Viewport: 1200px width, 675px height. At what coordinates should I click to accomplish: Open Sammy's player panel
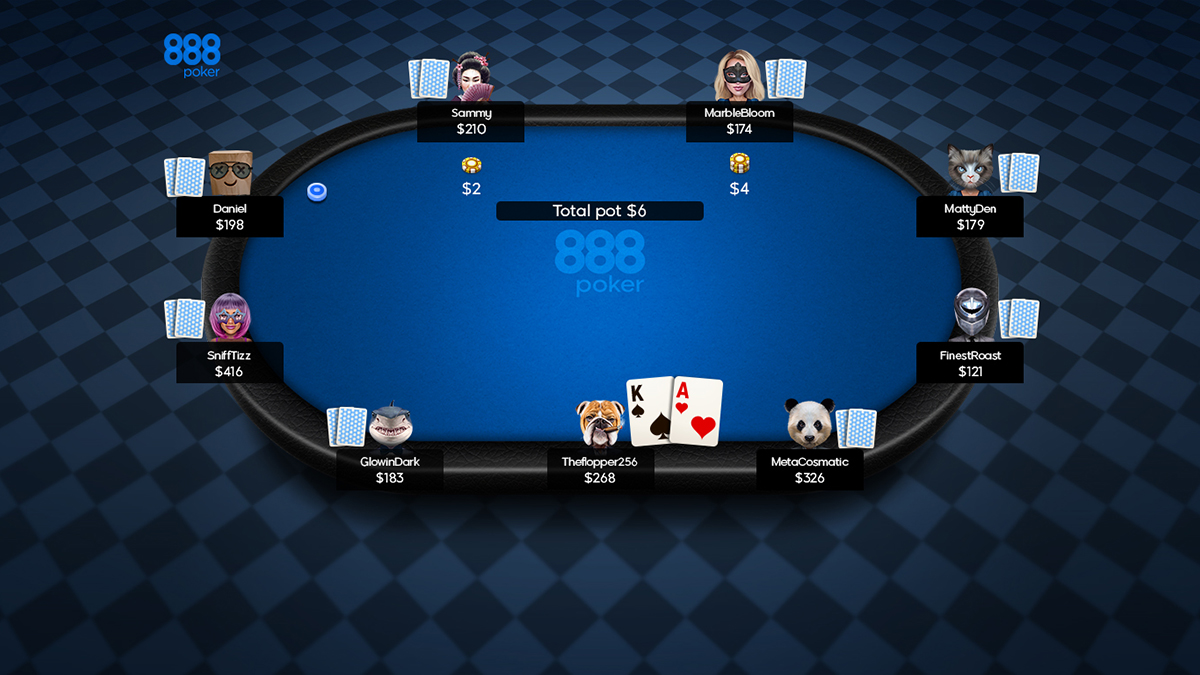[470, 121]
